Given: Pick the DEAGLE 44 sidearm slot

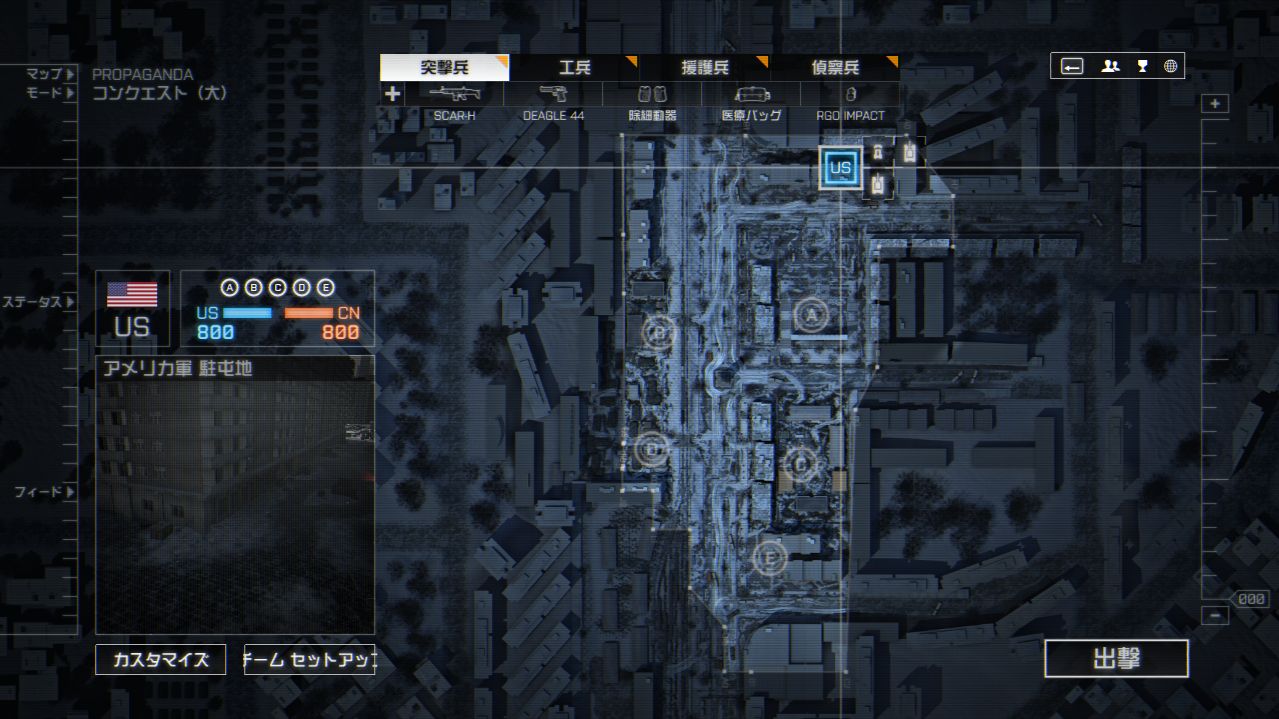Looking at the screenshot, I should tap(553, 95).
